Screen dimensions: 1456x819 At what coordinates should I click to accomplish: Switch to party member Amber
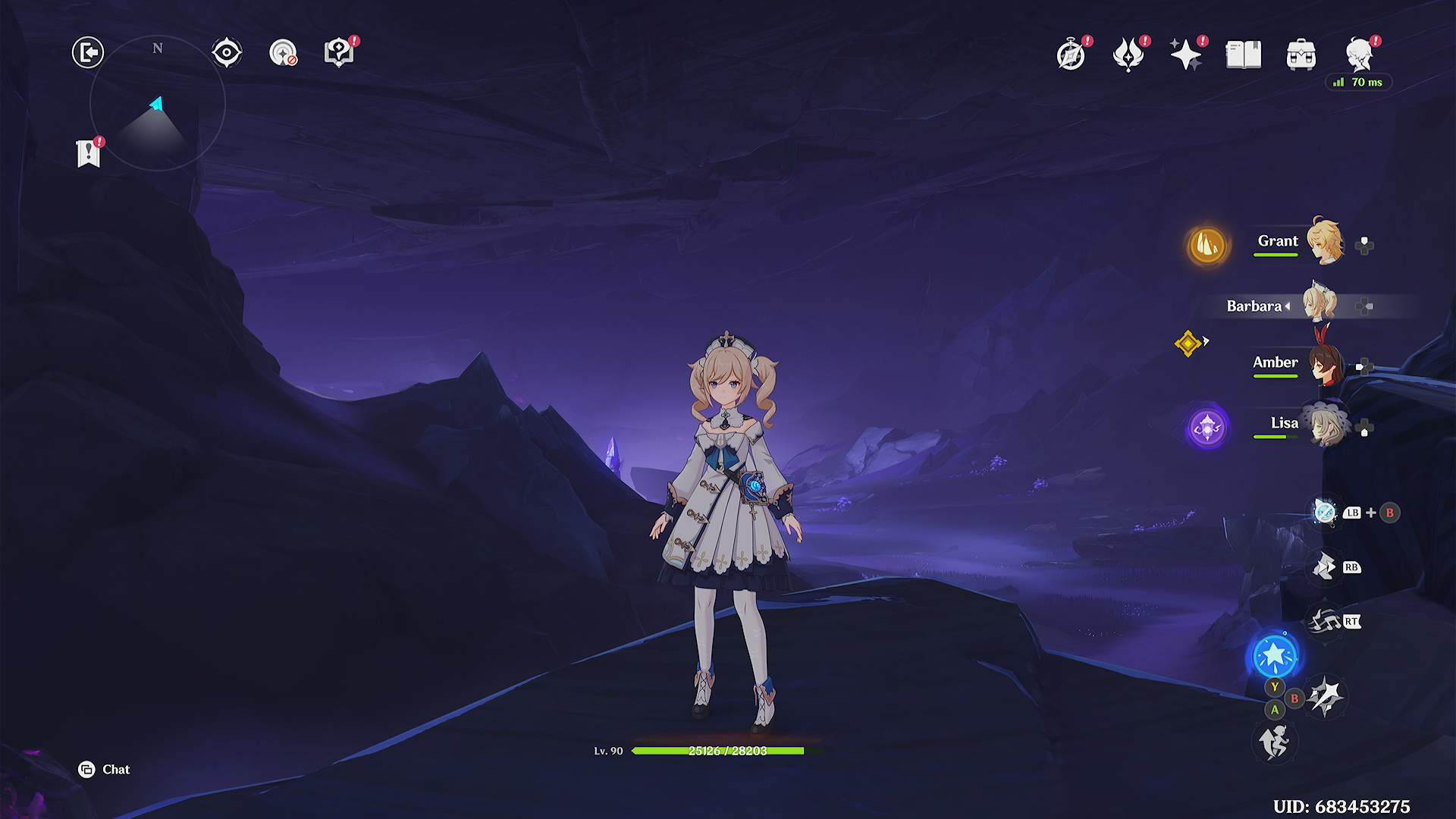[1324, 364]
